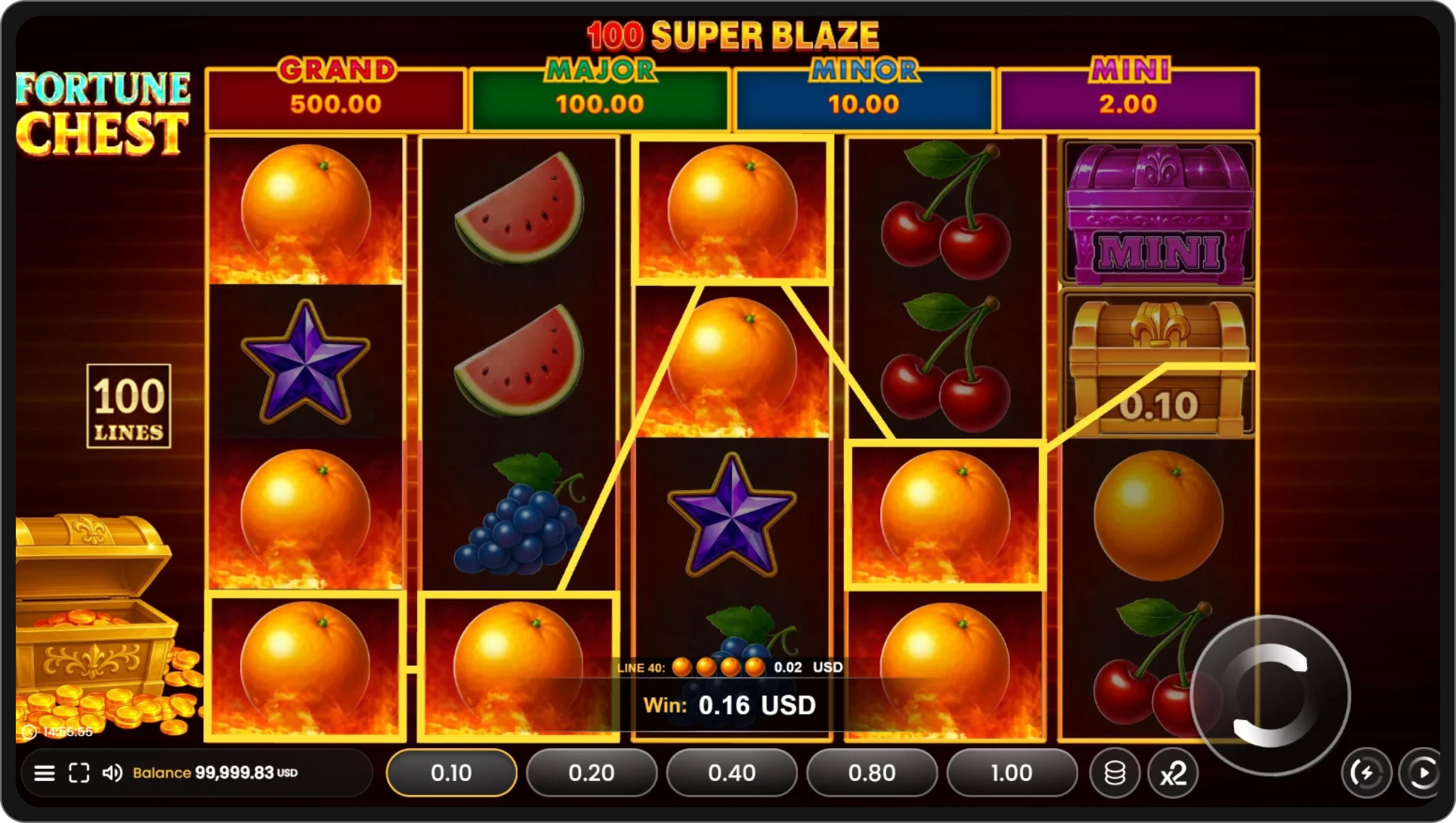Toggle the 0.10 bet selection
Viewport: 1456px width, 823px height.
pos(451,773)
